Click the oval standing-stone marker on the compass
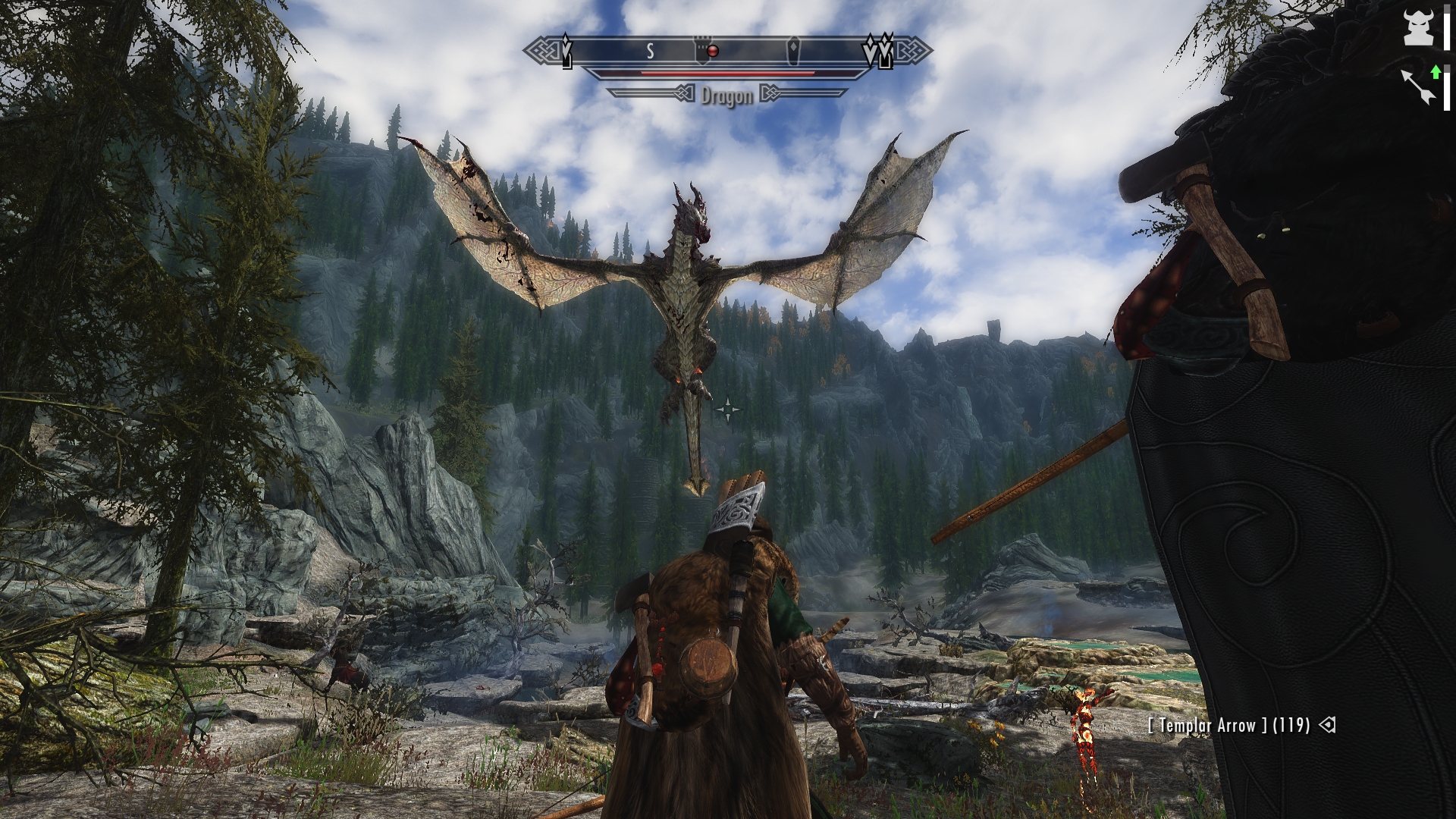The height and width of the screenshot is (819, 1456). [792, 52]
